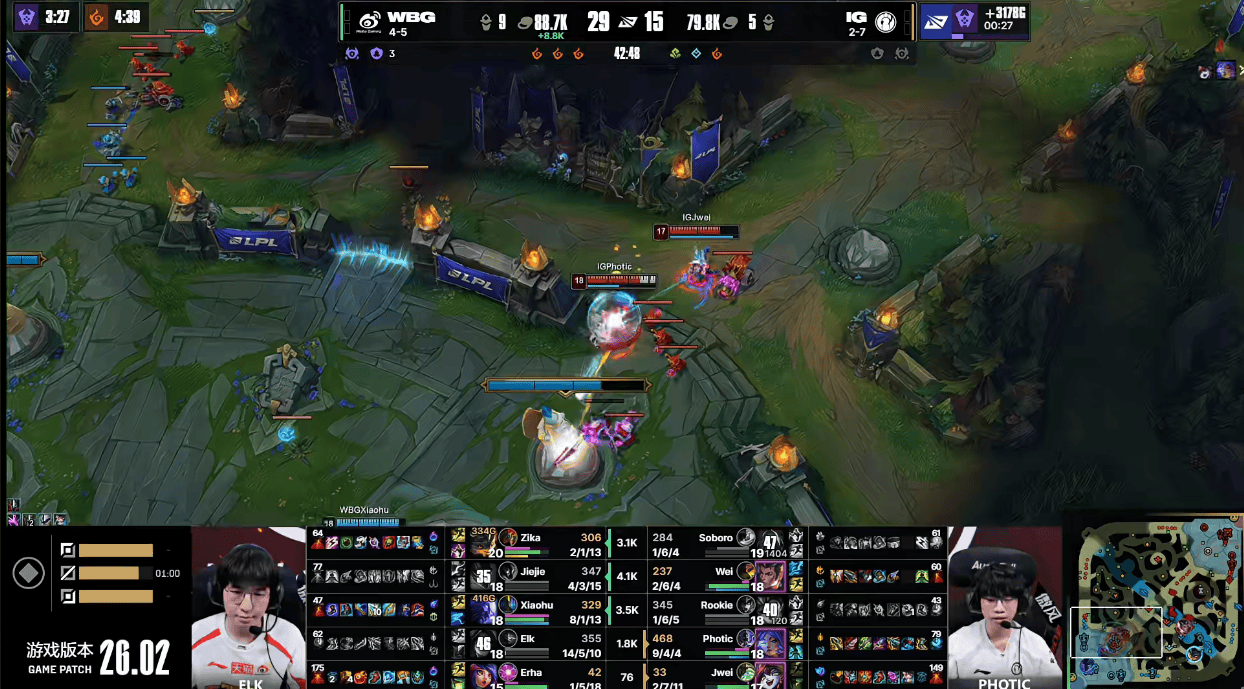Select Erha's champion portrait
1244x689 pixels.
[x=484, y=675]
